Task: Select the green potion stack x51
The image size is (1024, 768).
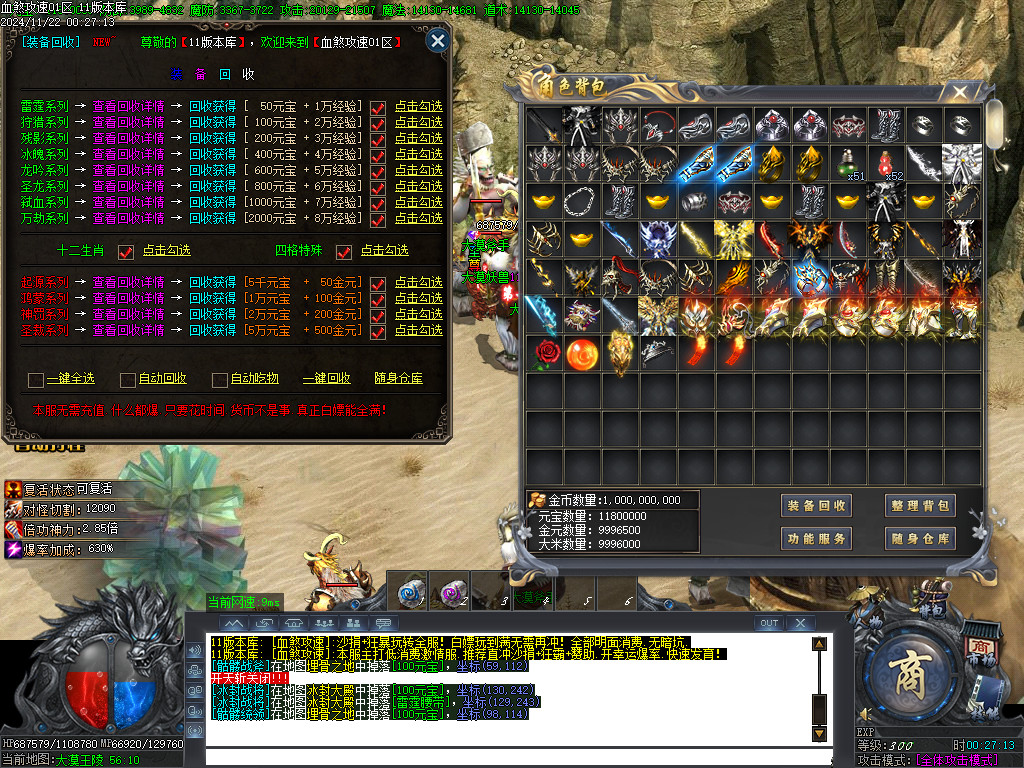Action: (x=850, y=163)
